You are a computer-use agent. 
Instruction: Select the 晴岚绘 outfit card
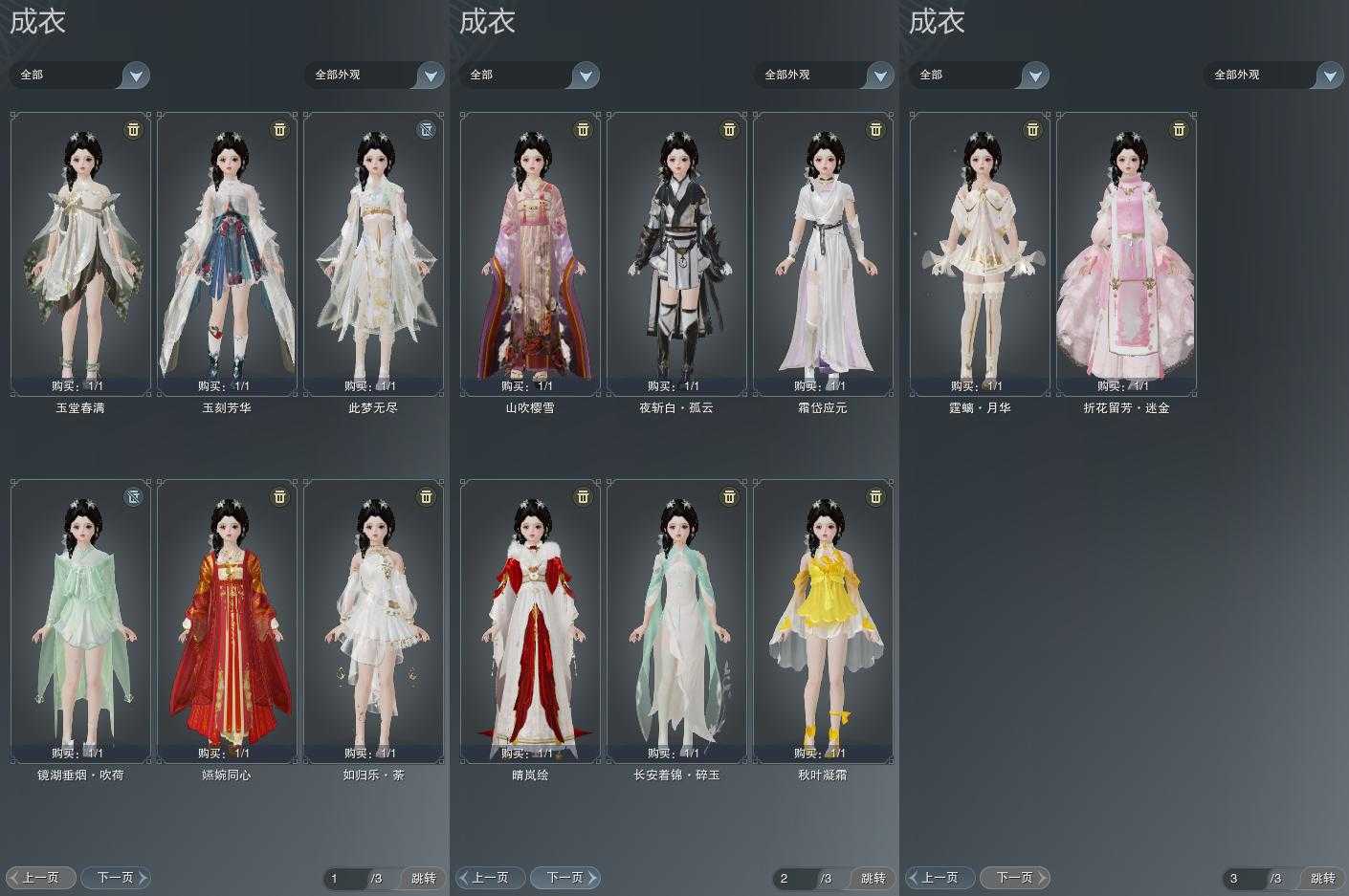530,621
